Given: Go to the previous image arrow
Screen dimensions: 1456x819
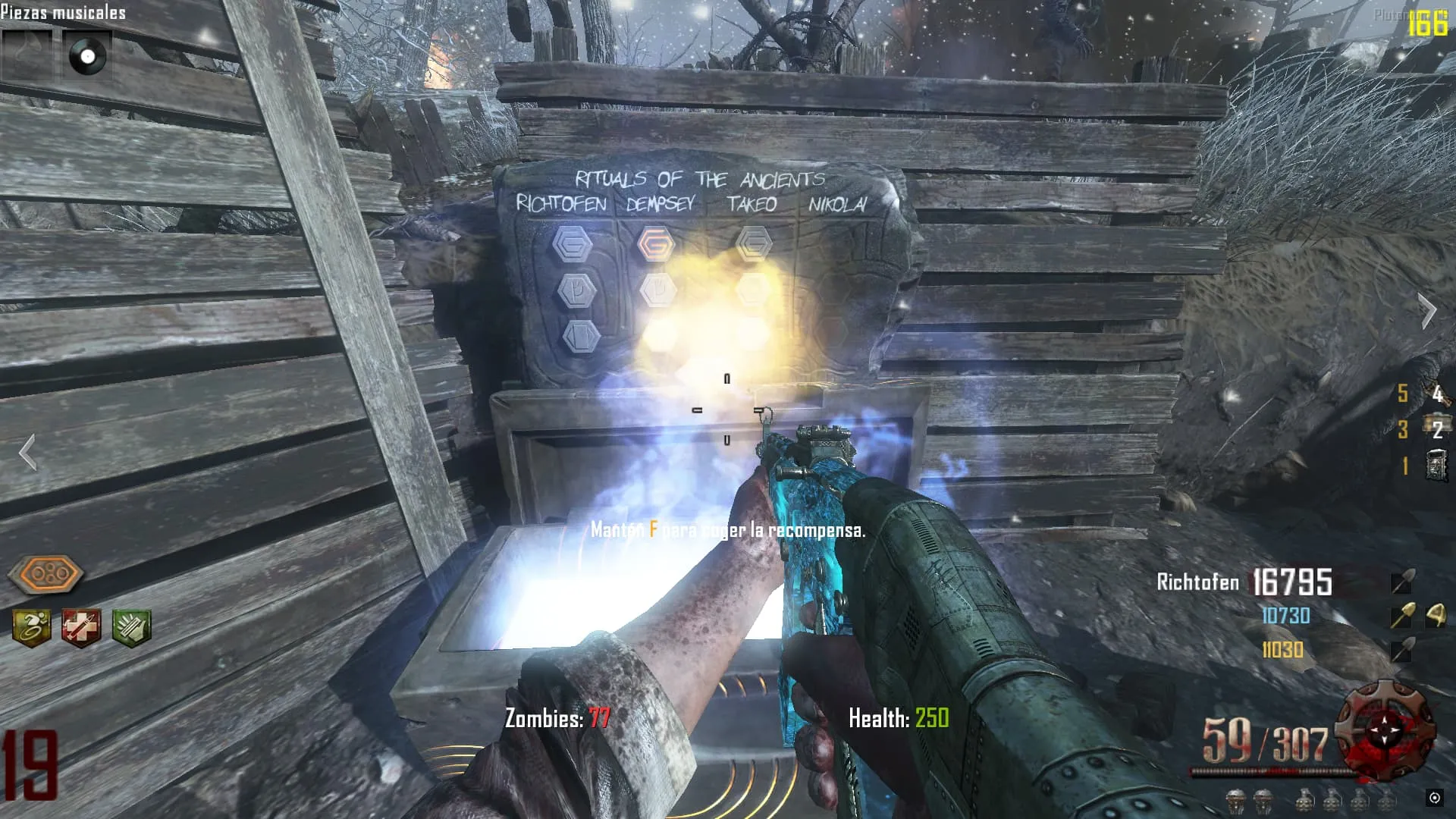Looking at the screenshot, I should 28,453.
